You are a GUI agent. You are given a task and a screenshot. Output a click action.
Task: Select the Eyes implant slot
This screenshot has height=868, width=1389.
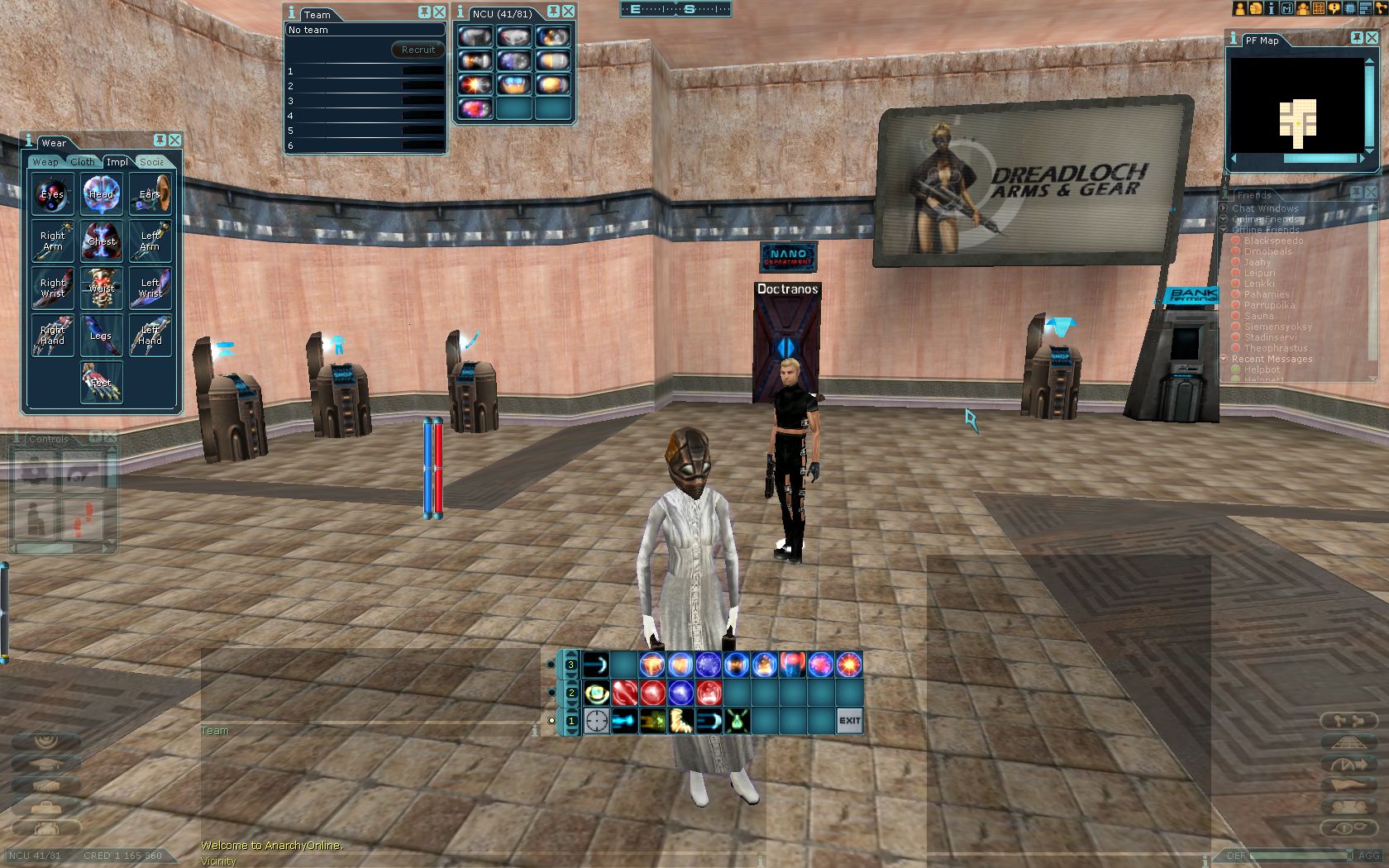point(53,194)
